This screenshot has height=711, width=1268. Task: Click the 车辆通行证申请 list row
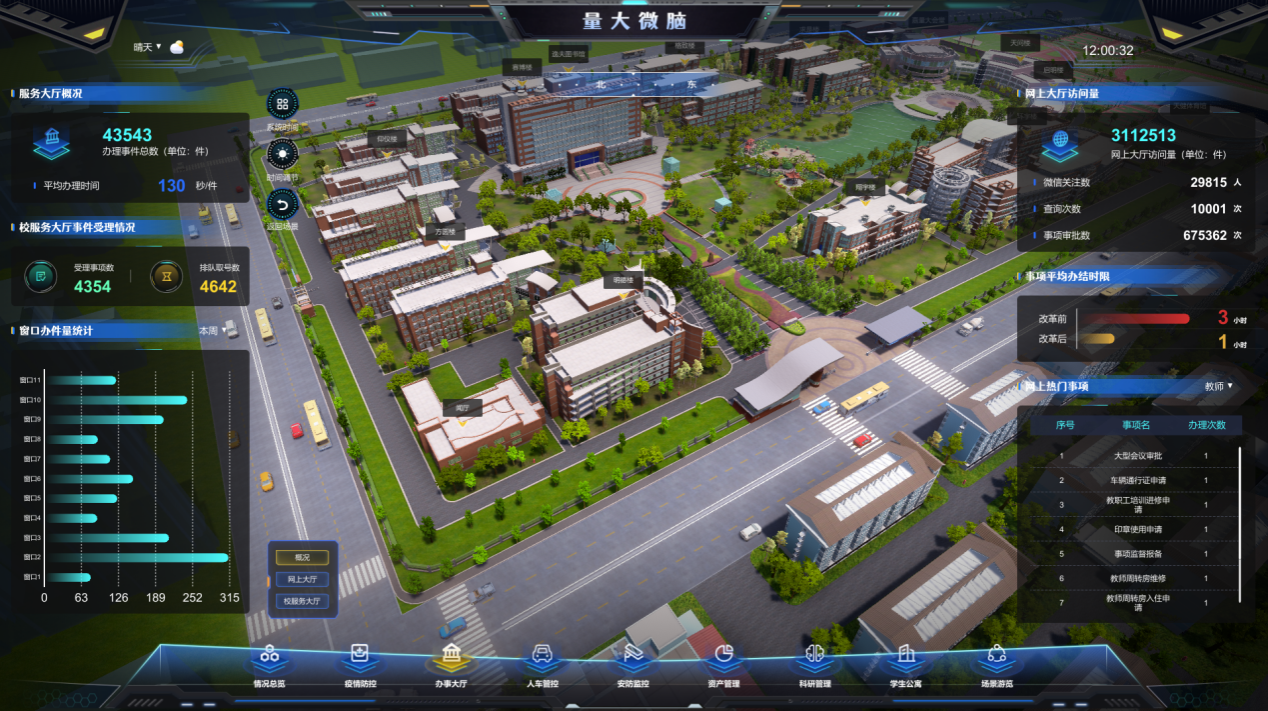coord(1137,480)
